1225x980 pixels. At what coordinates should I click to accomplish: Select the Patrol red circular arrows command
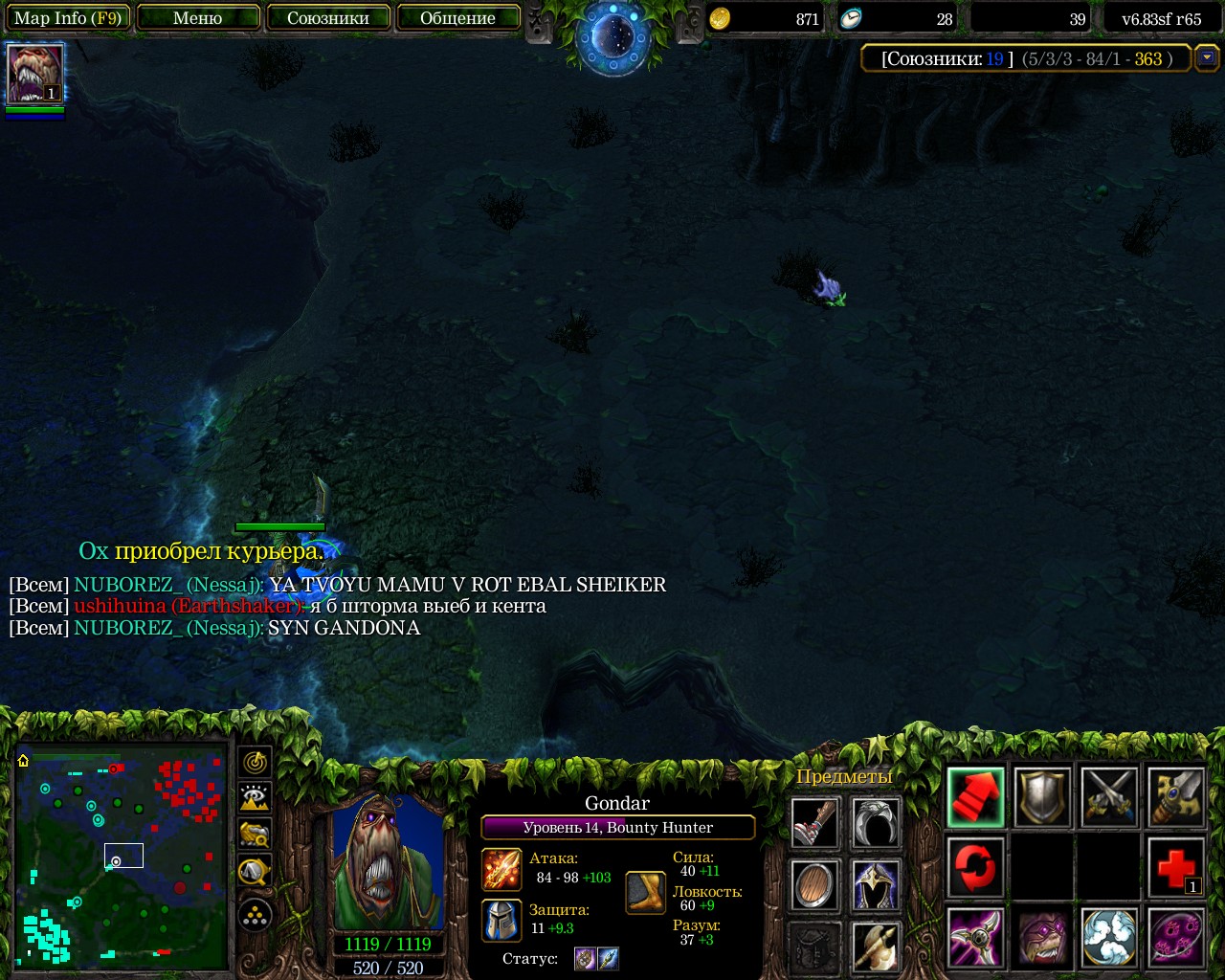point(975,867)
